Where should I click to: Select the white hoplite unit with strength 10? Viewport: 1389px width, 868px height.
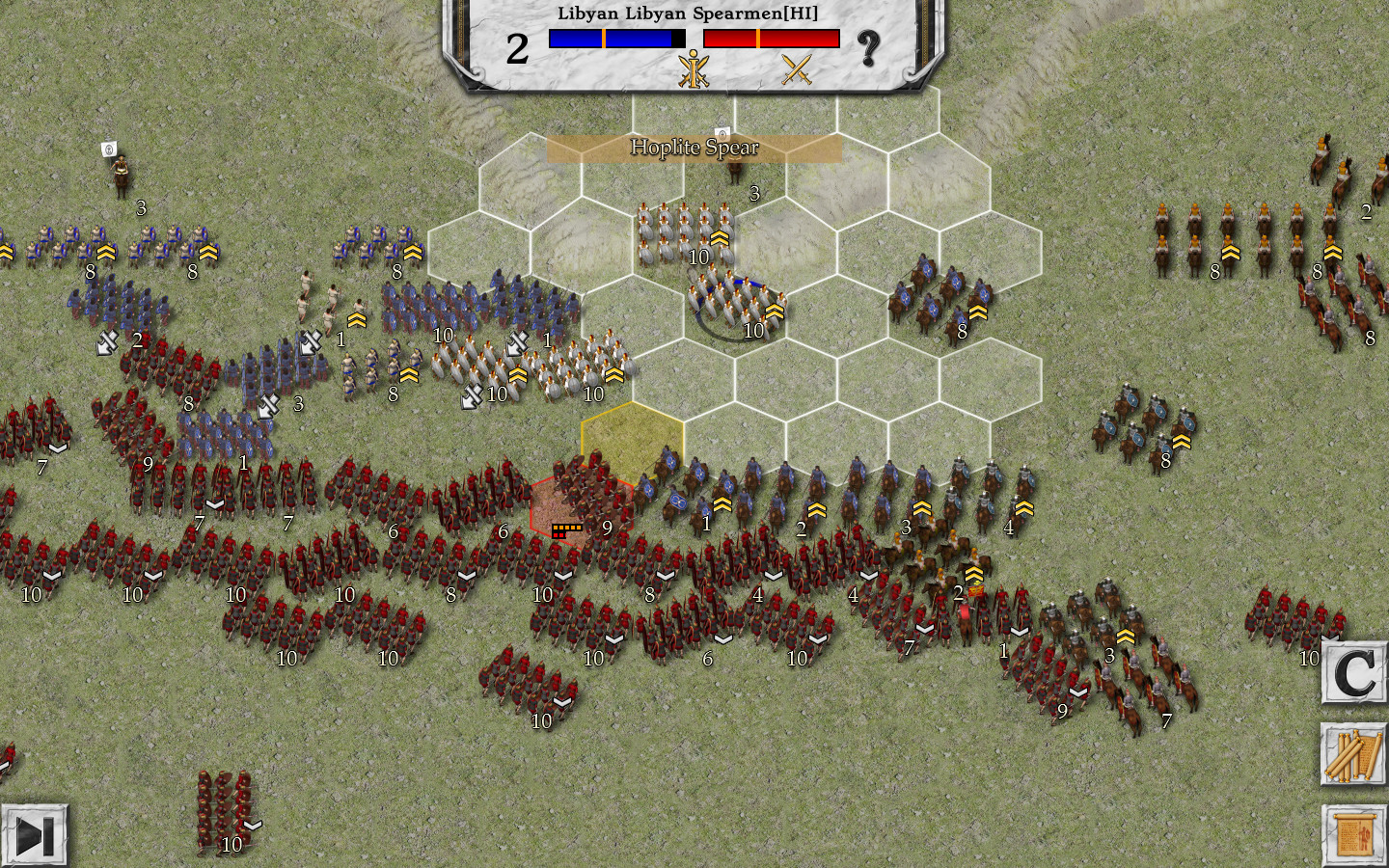click(685, 234)
